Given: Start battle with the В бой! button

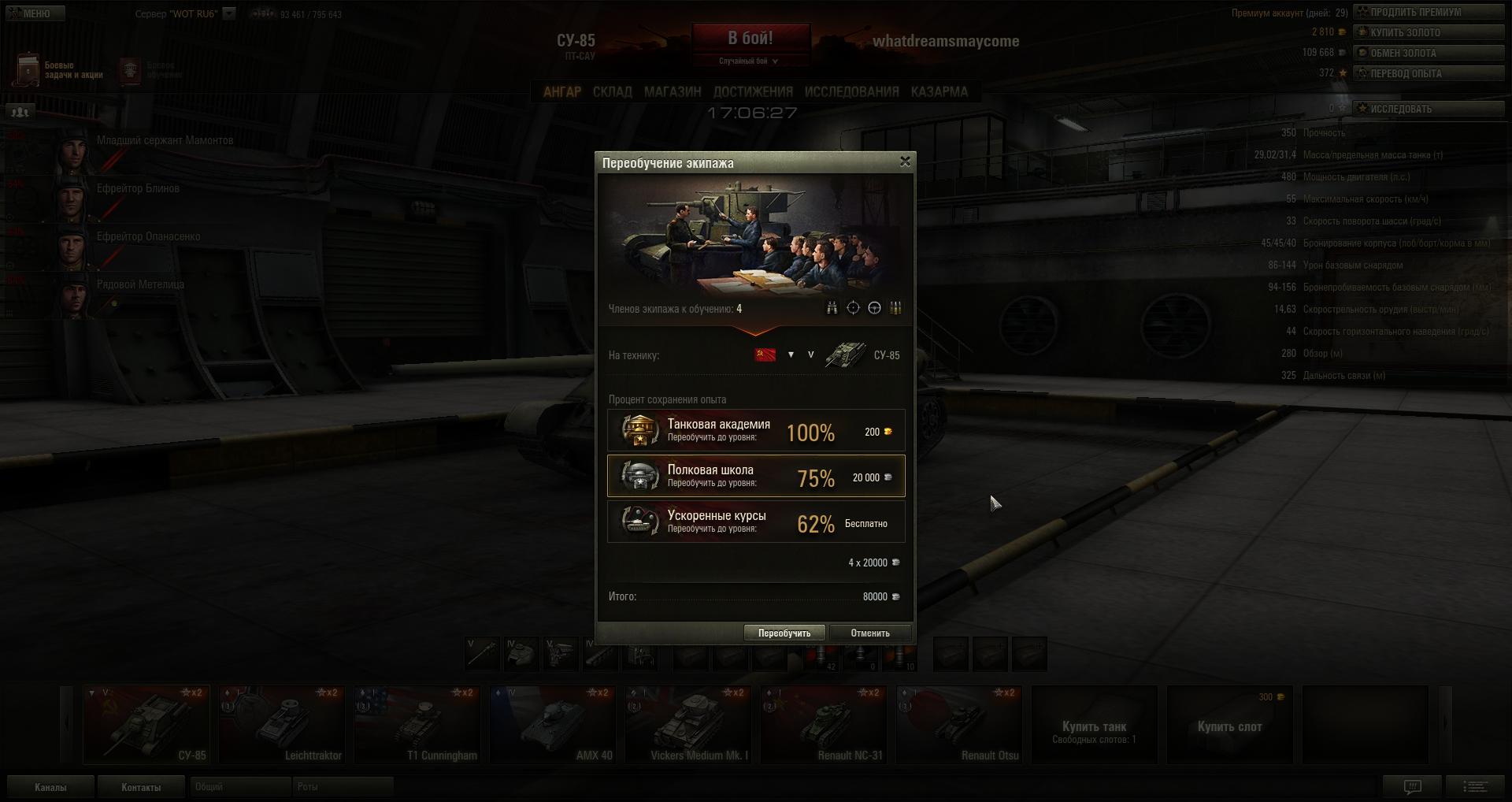Looking at the screenshot, I should (x=750, y=39).
